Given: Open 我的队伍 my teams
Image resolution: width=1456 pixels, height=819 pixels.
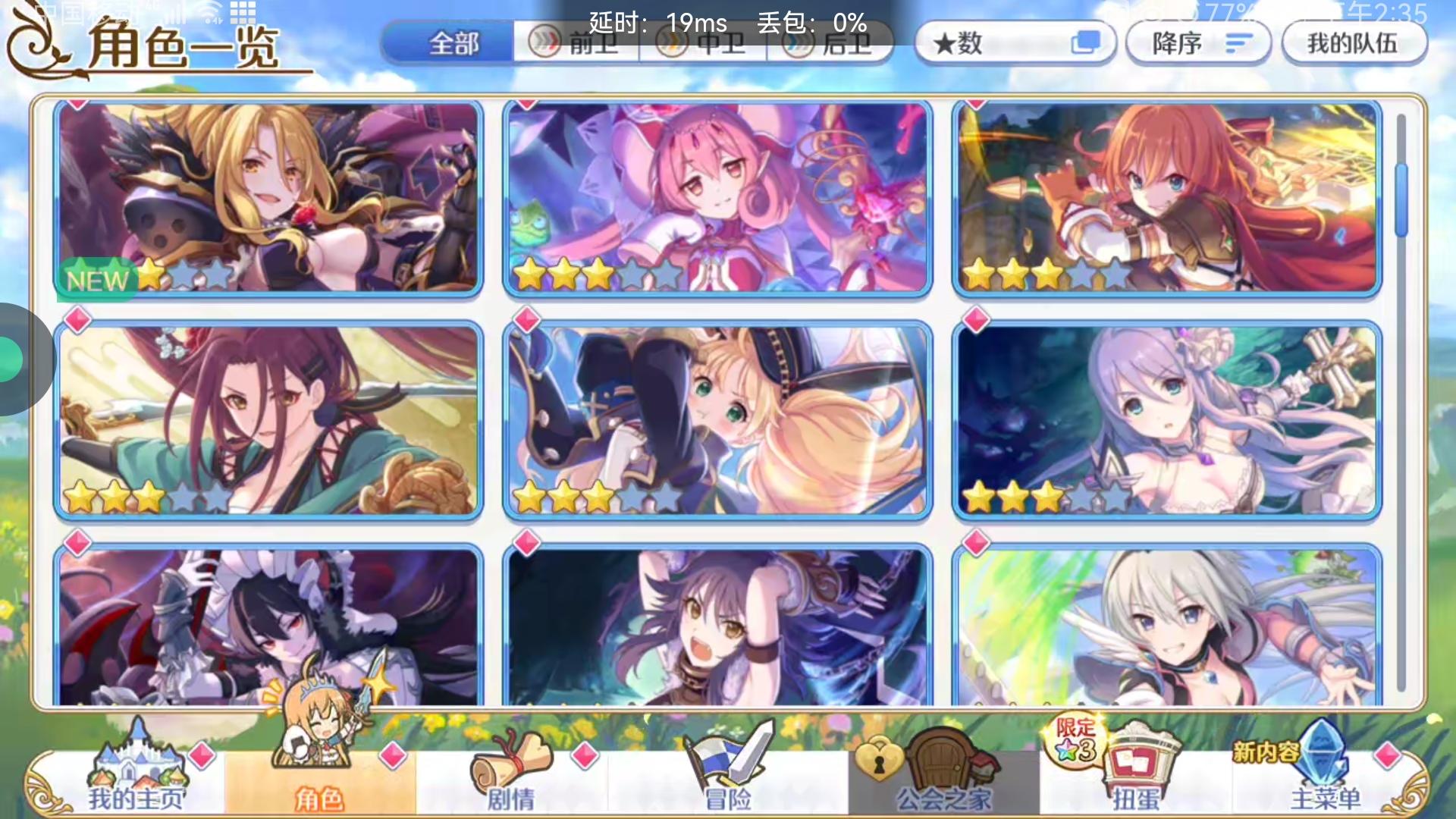Looking at the screenshot, I should (x=1354, y=43).
